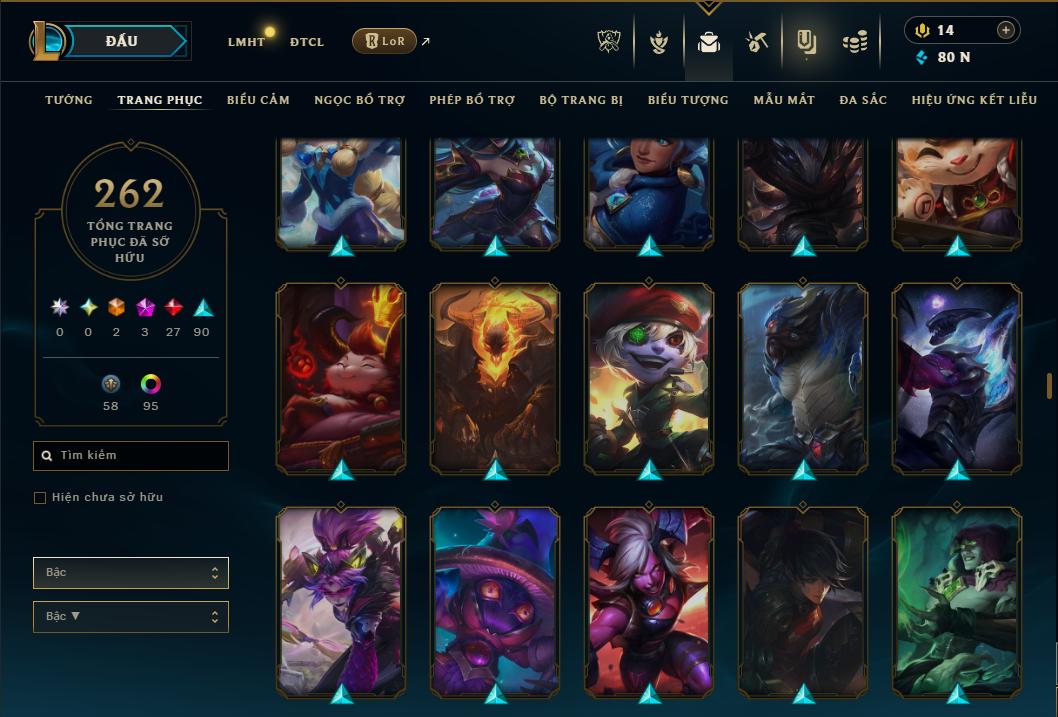1058x717 pixels.
Task: Select the NGỌC BỔ TRỢ tab
Action: [x=359, y=100]
